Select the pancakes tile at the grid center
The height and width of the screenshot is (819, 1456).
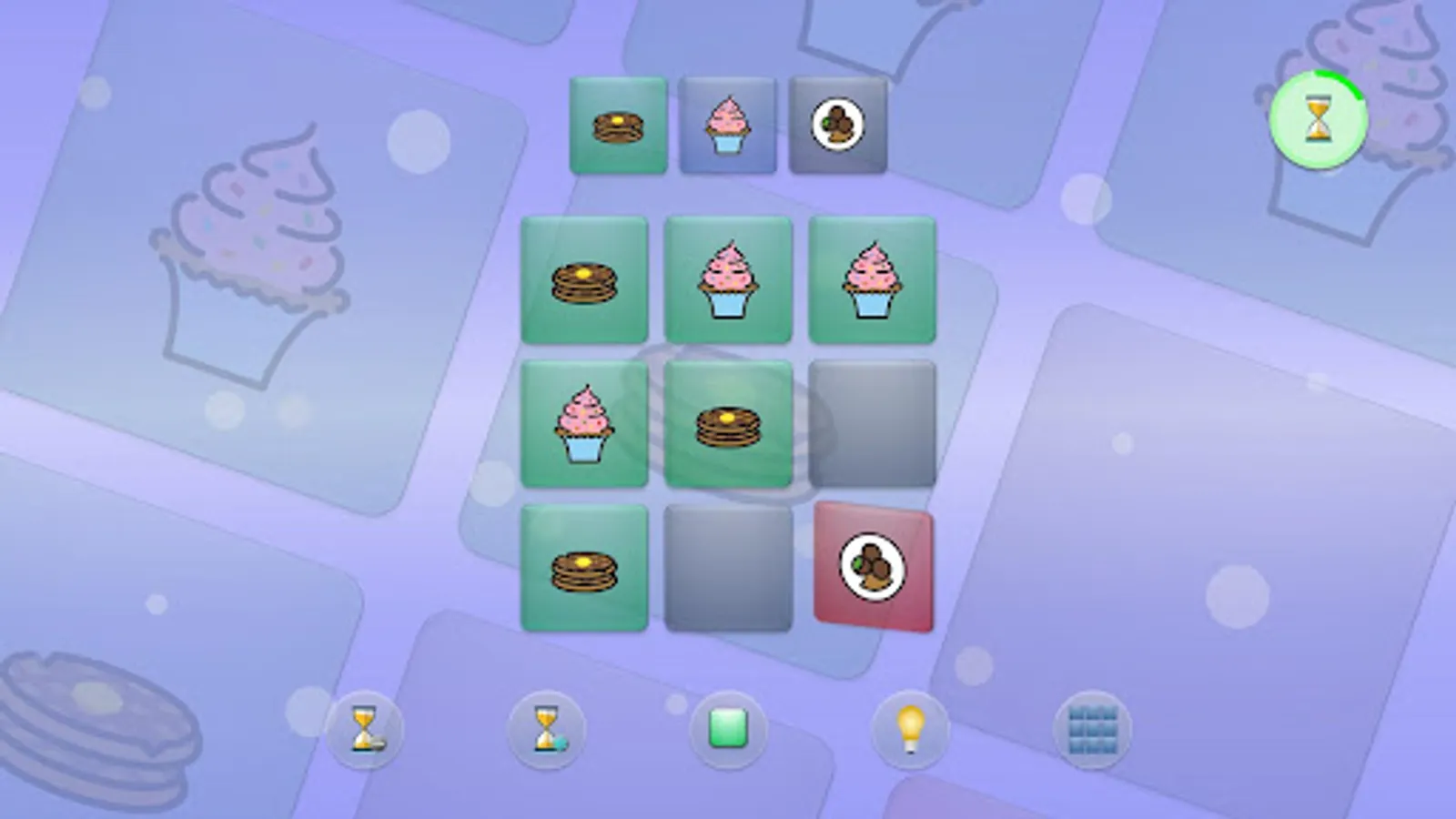coord(729,423)
